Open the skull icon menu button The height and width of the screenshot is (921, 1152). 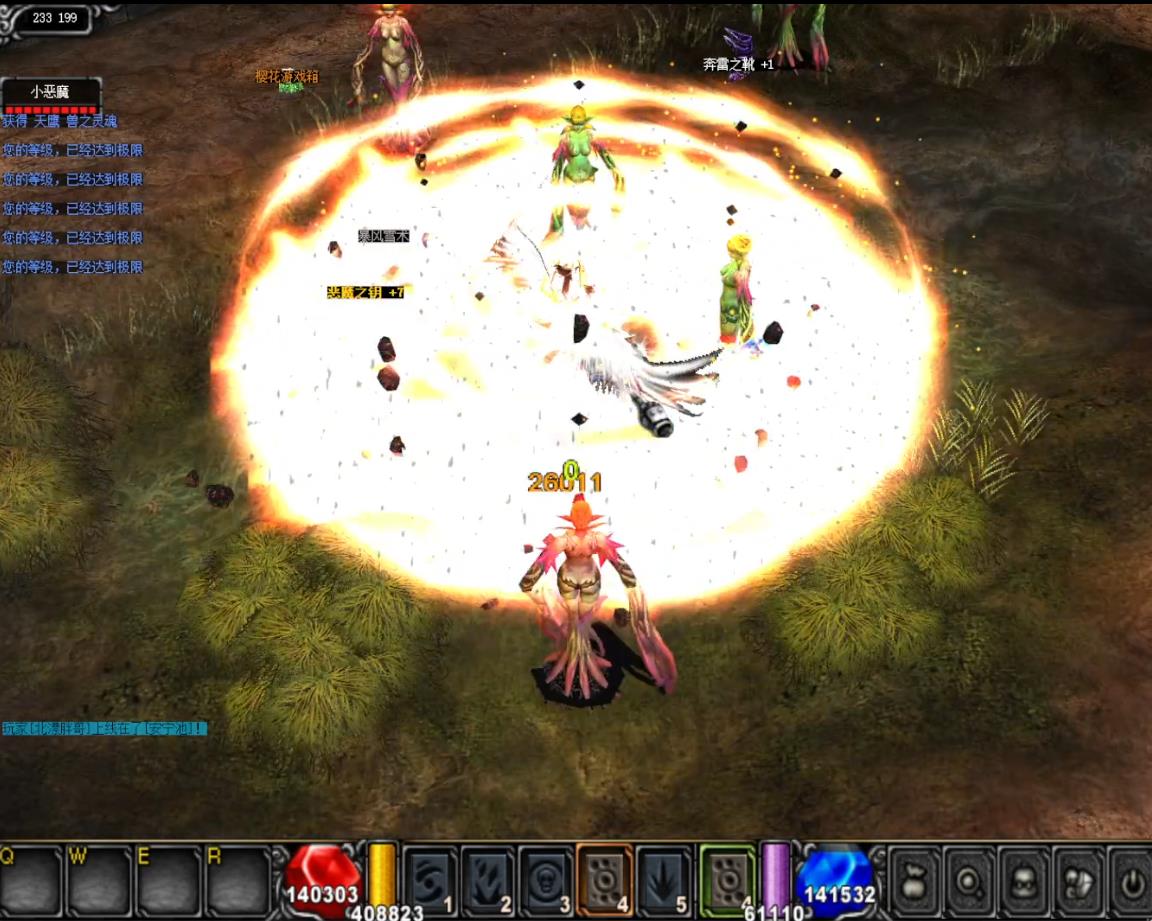(x=1023, y=880)
